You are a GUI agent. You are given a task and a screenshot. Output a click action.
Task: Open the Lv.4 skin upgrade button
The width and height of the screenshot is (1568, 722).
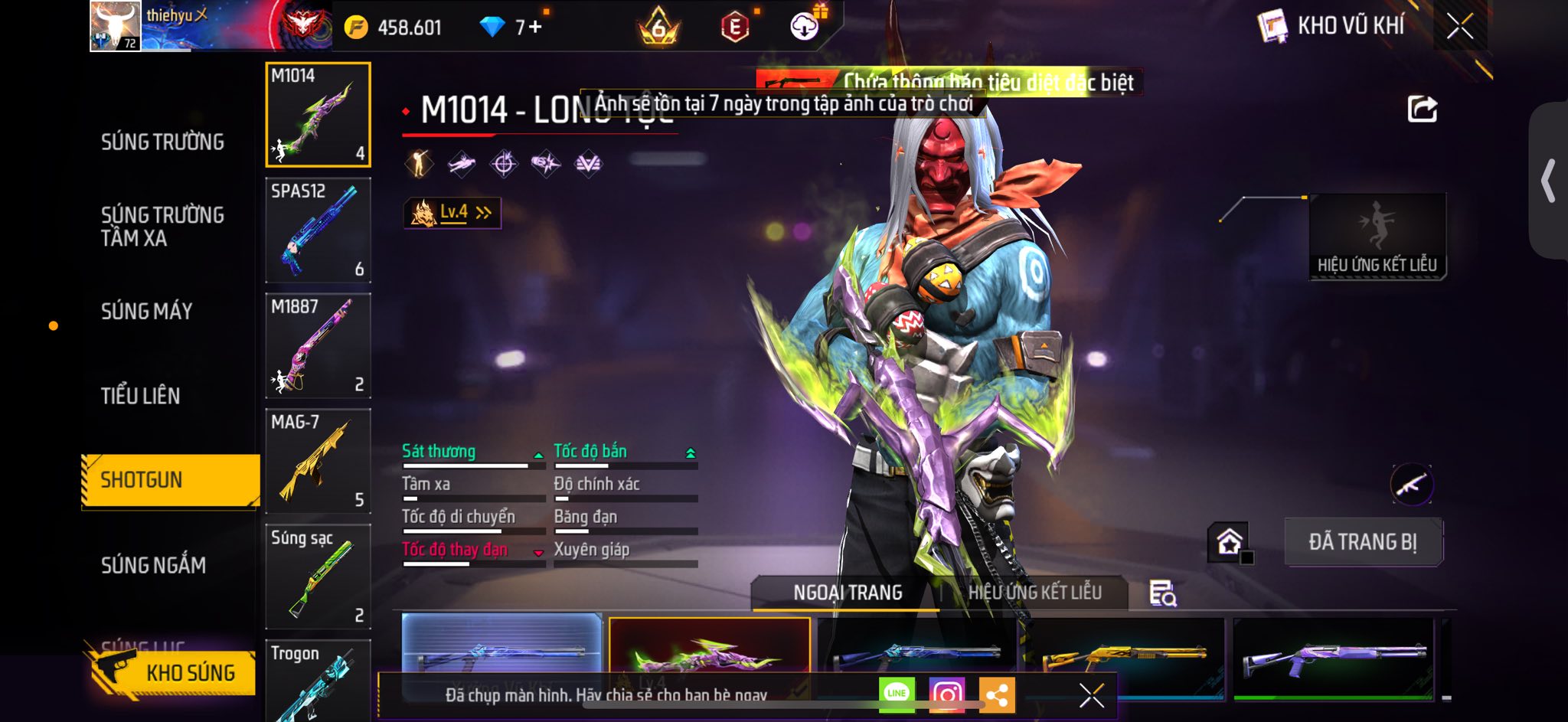click(452, 213)
